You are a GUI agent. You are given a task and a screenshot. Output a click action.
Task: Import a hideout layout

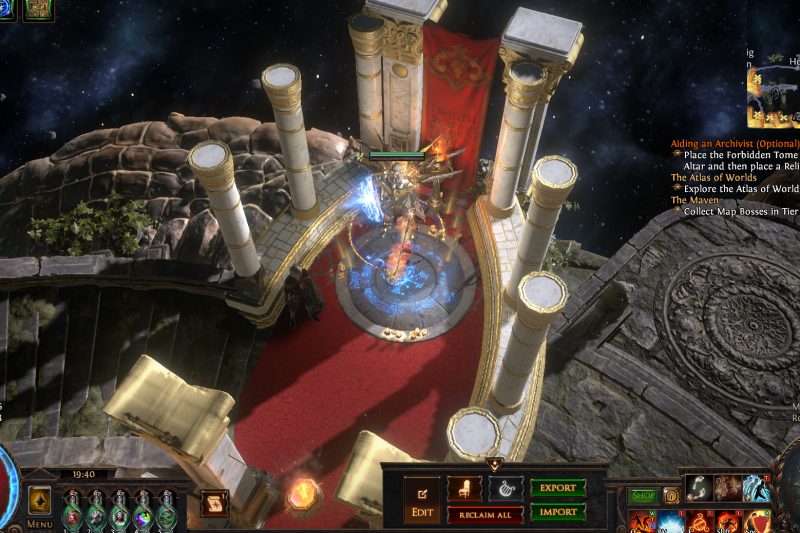557,512
